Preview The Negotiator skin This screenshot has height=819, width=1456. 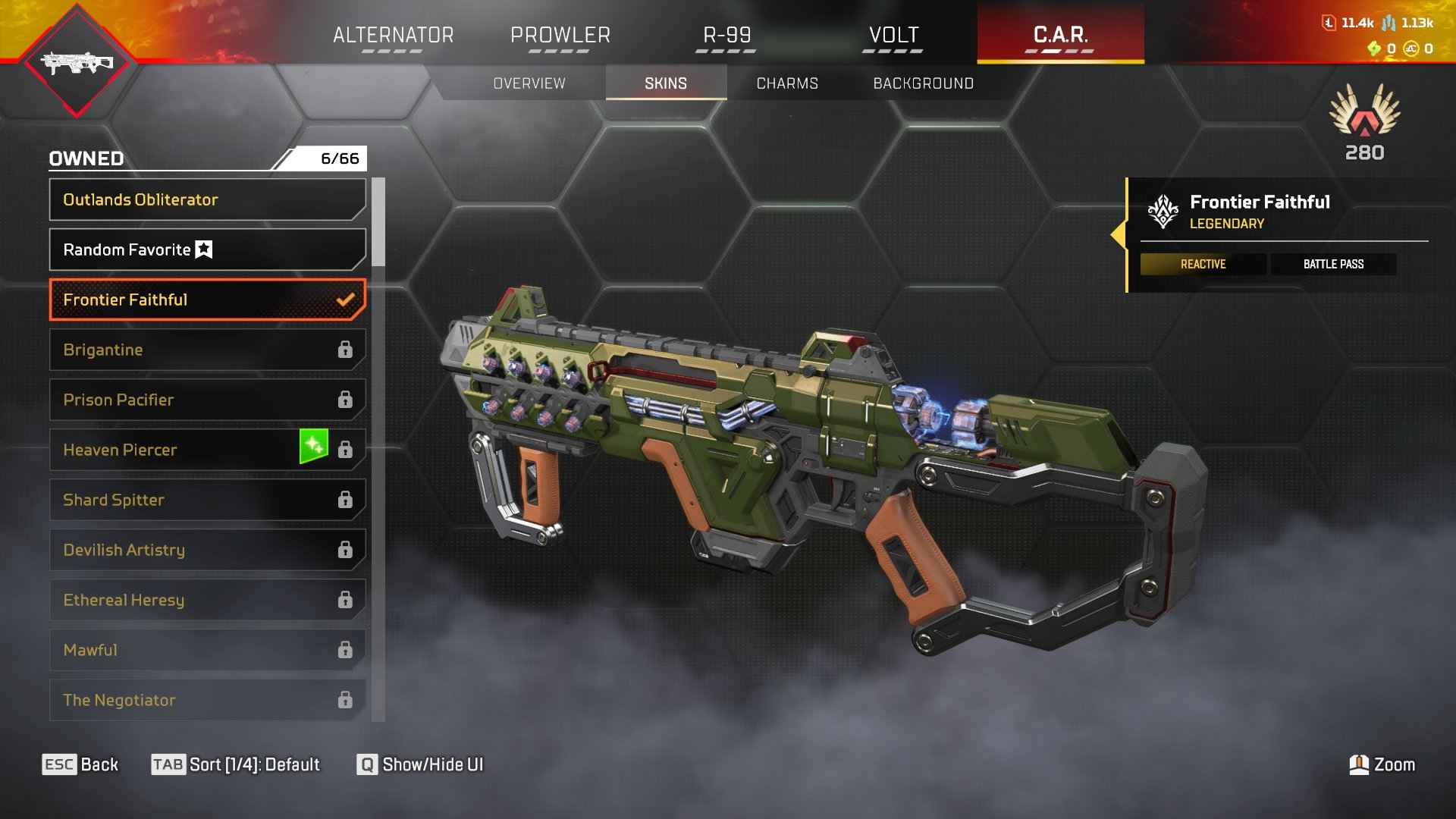pos(207,700)
